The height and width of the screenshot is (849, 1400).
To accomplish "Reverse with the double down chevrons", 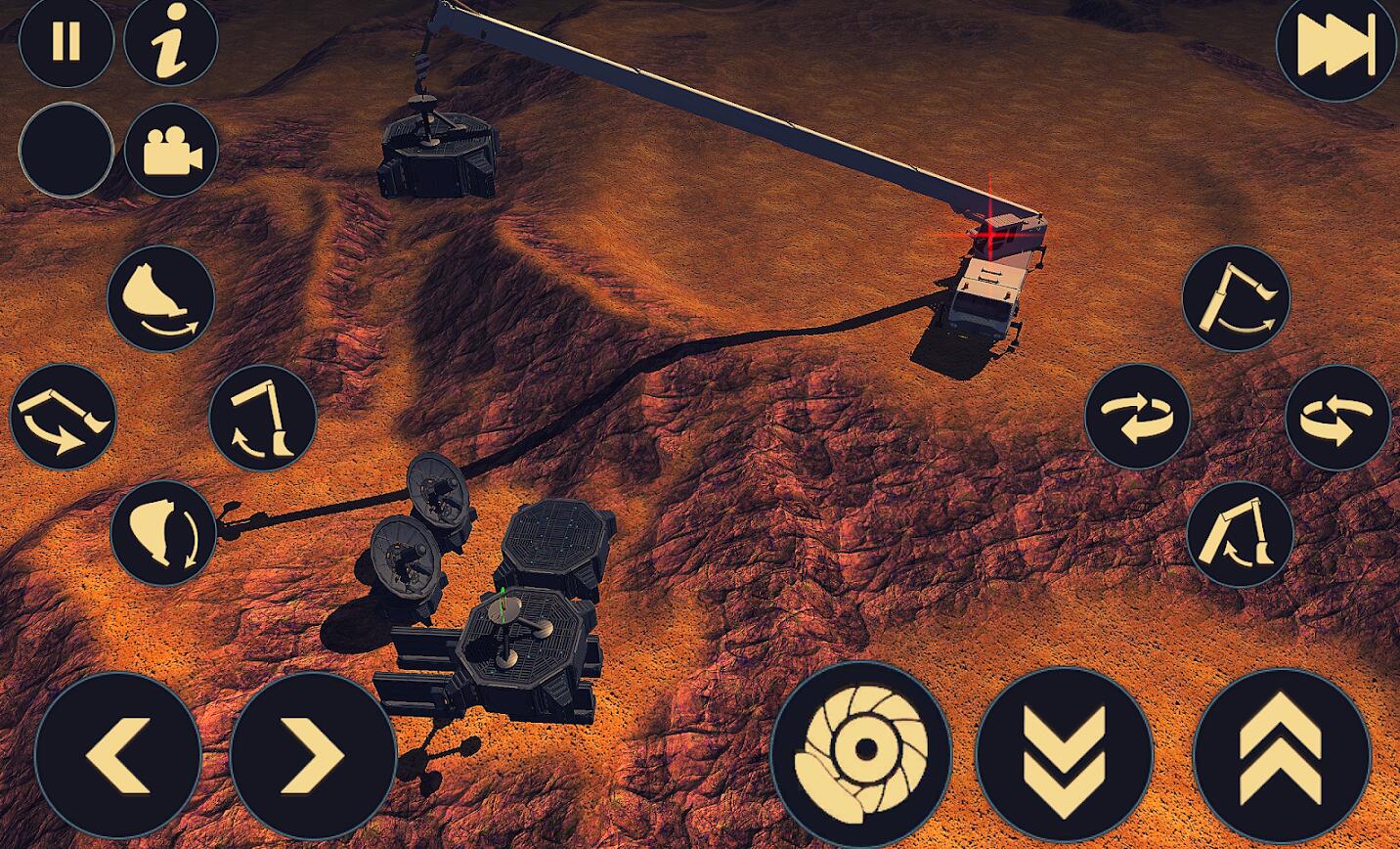I will pyautogui.click(x=1065, y=756).
